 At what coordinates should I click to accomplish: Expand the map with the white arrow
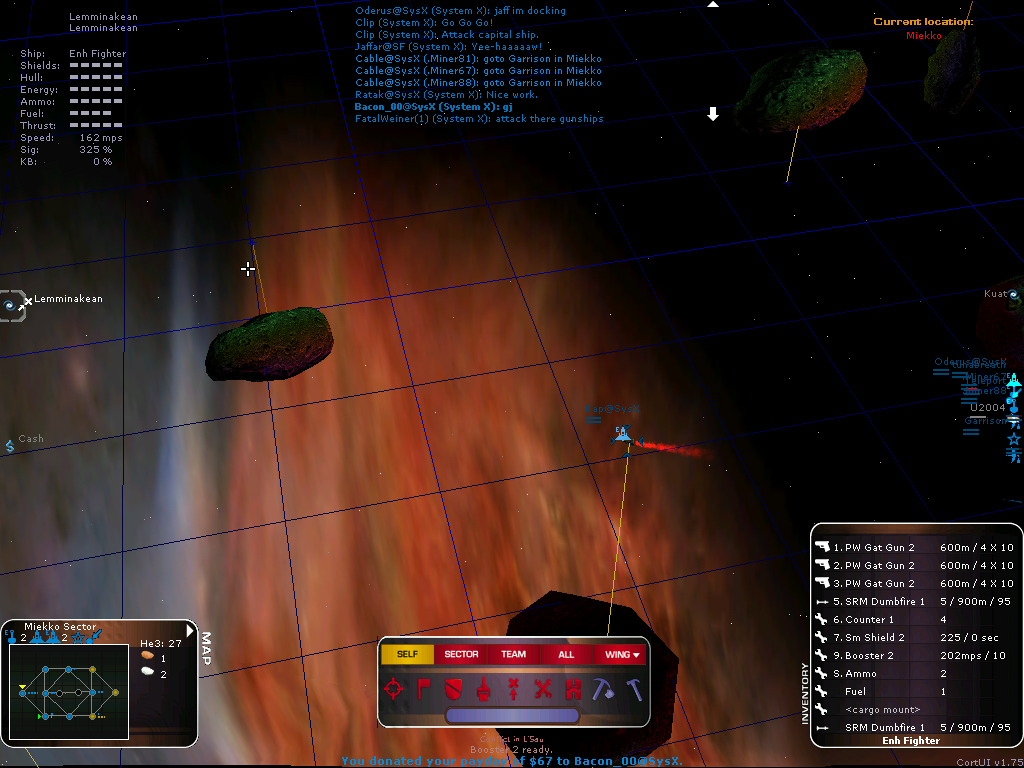(x=191, y=631)
